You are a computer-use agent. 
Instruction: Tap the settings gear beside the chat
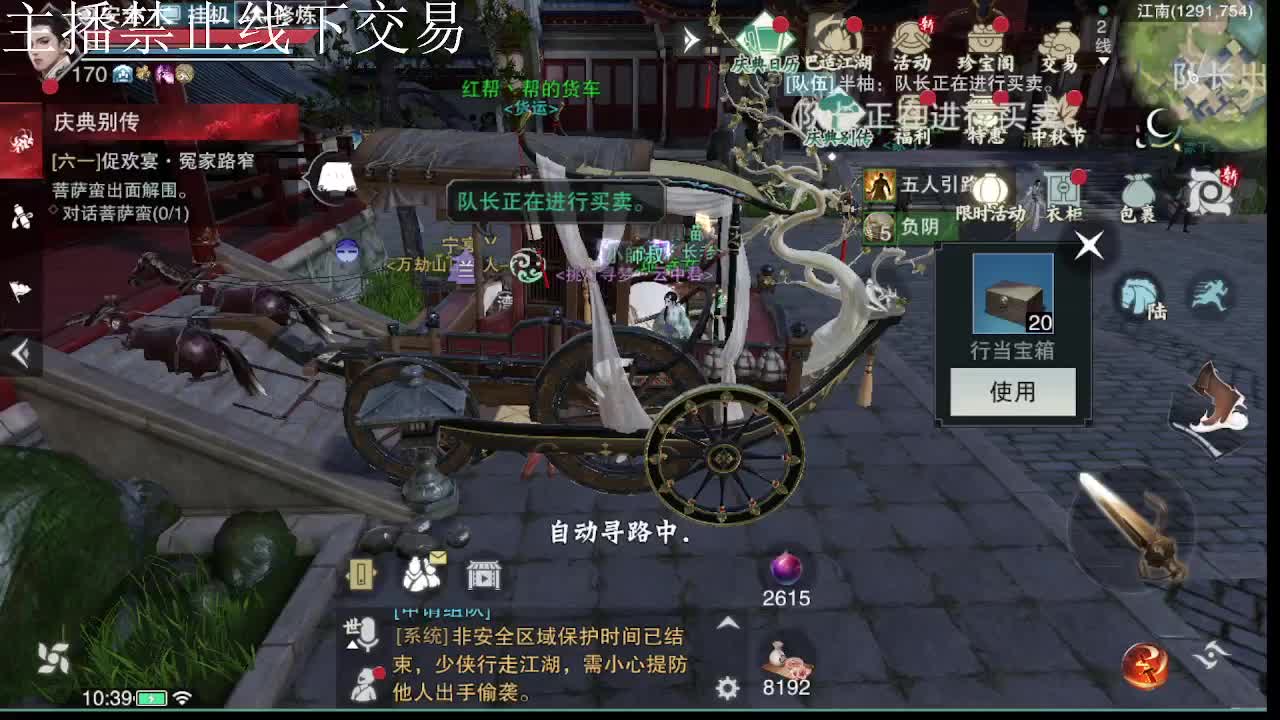[x=725, y=688]
